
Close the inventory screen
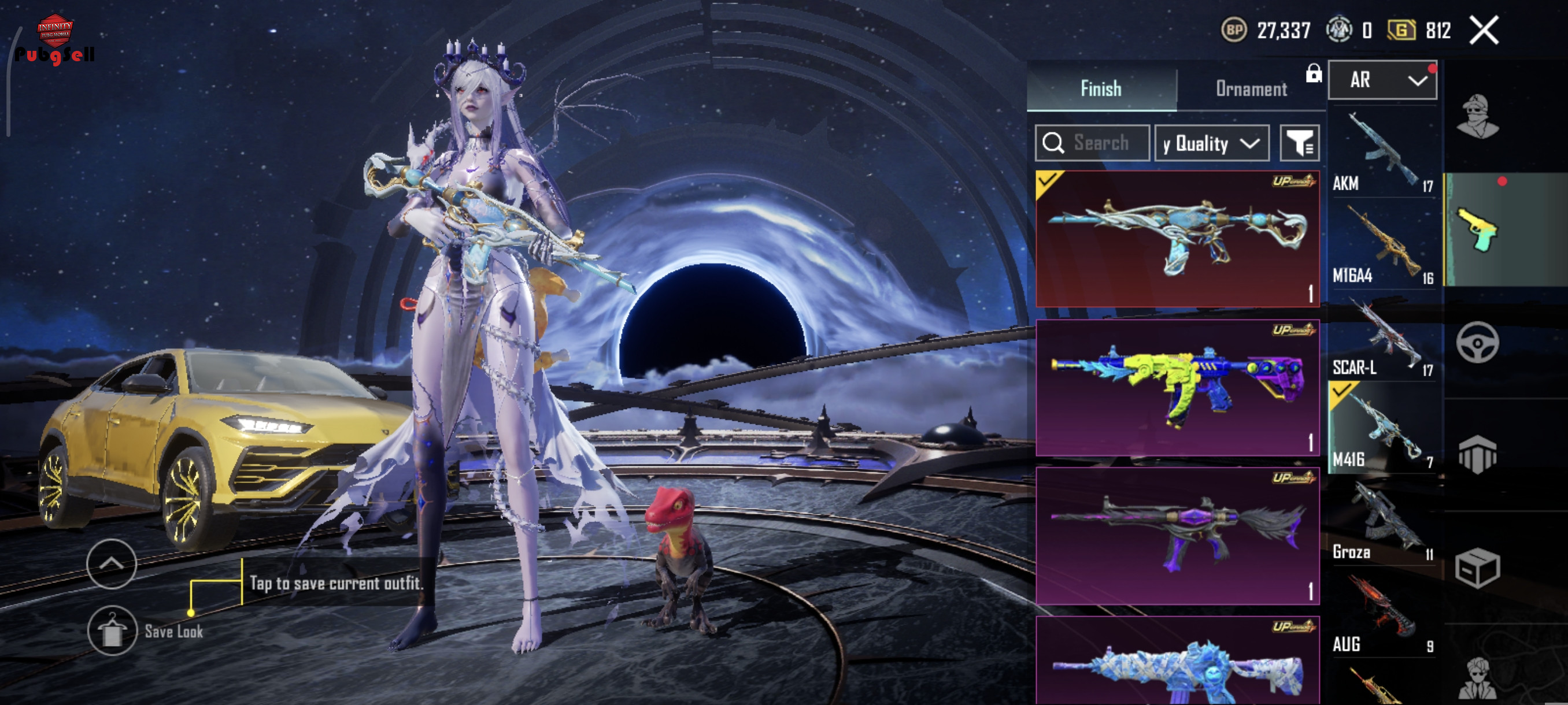click(1484, 31)
